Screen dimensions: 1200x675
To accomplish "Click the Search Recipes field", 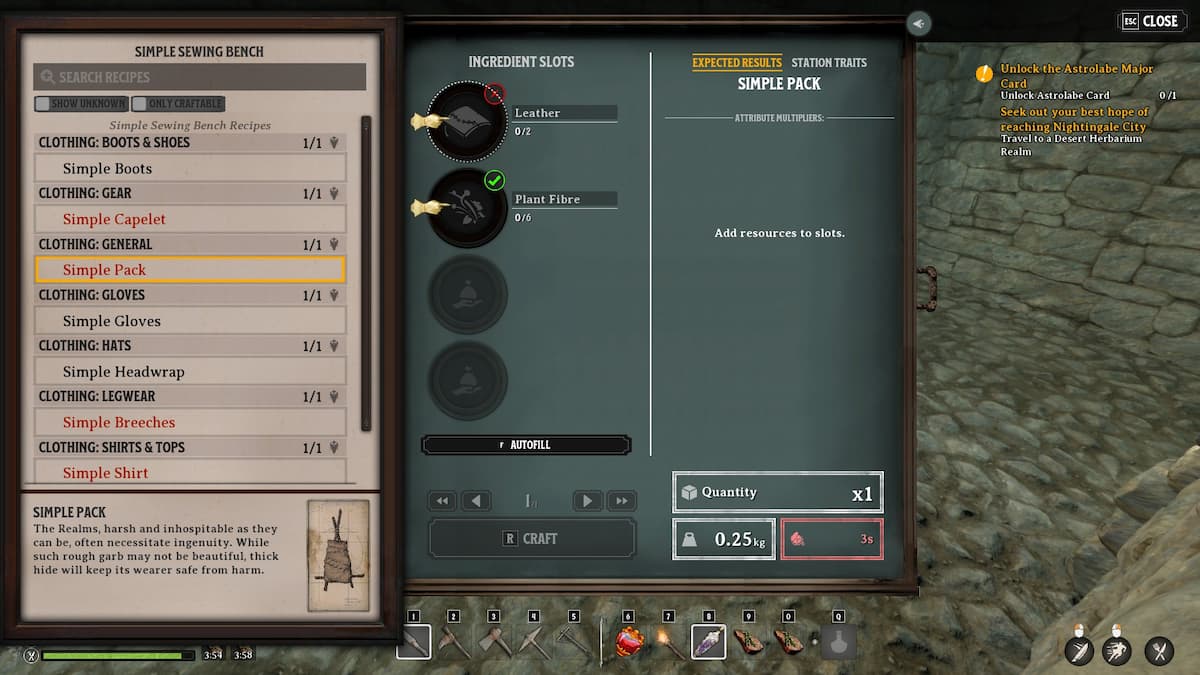I will coord(200,77).
